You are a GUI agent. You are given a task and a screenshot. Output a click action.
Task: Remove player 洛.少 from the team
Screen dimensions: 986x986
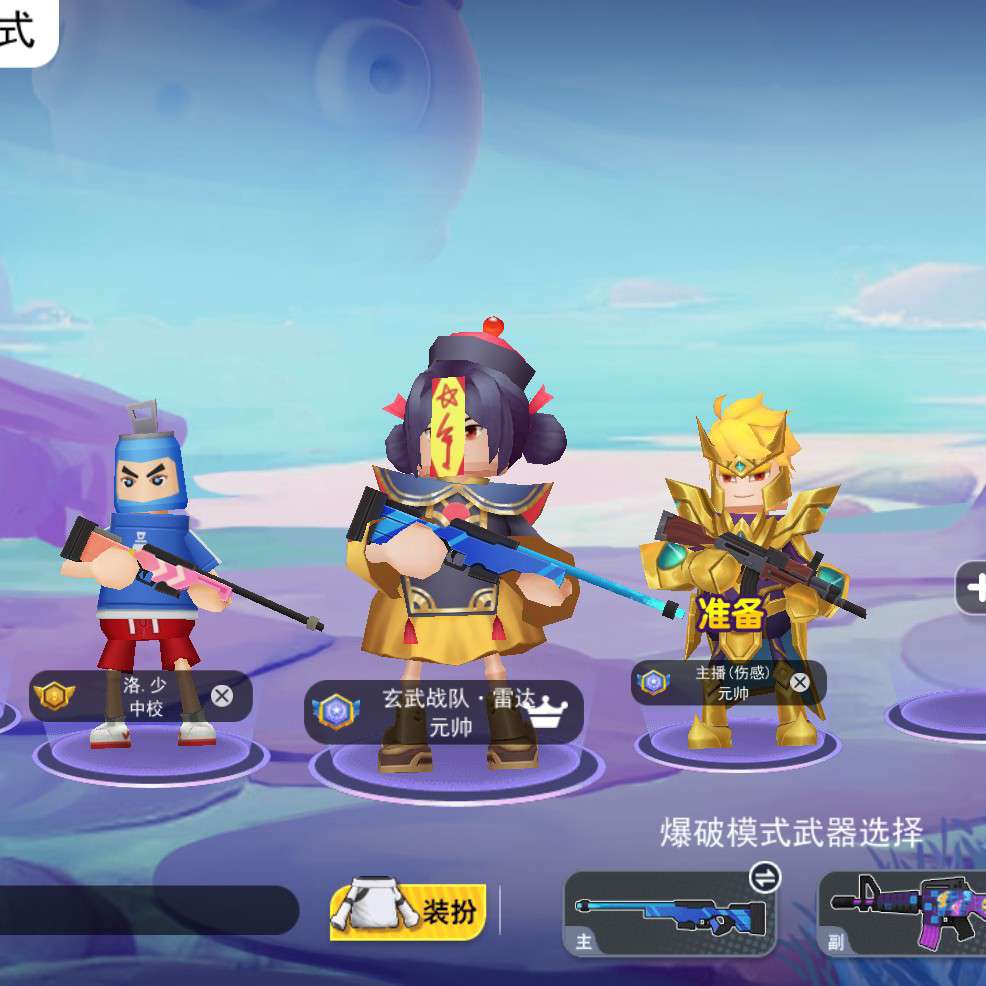click(222, 696)
